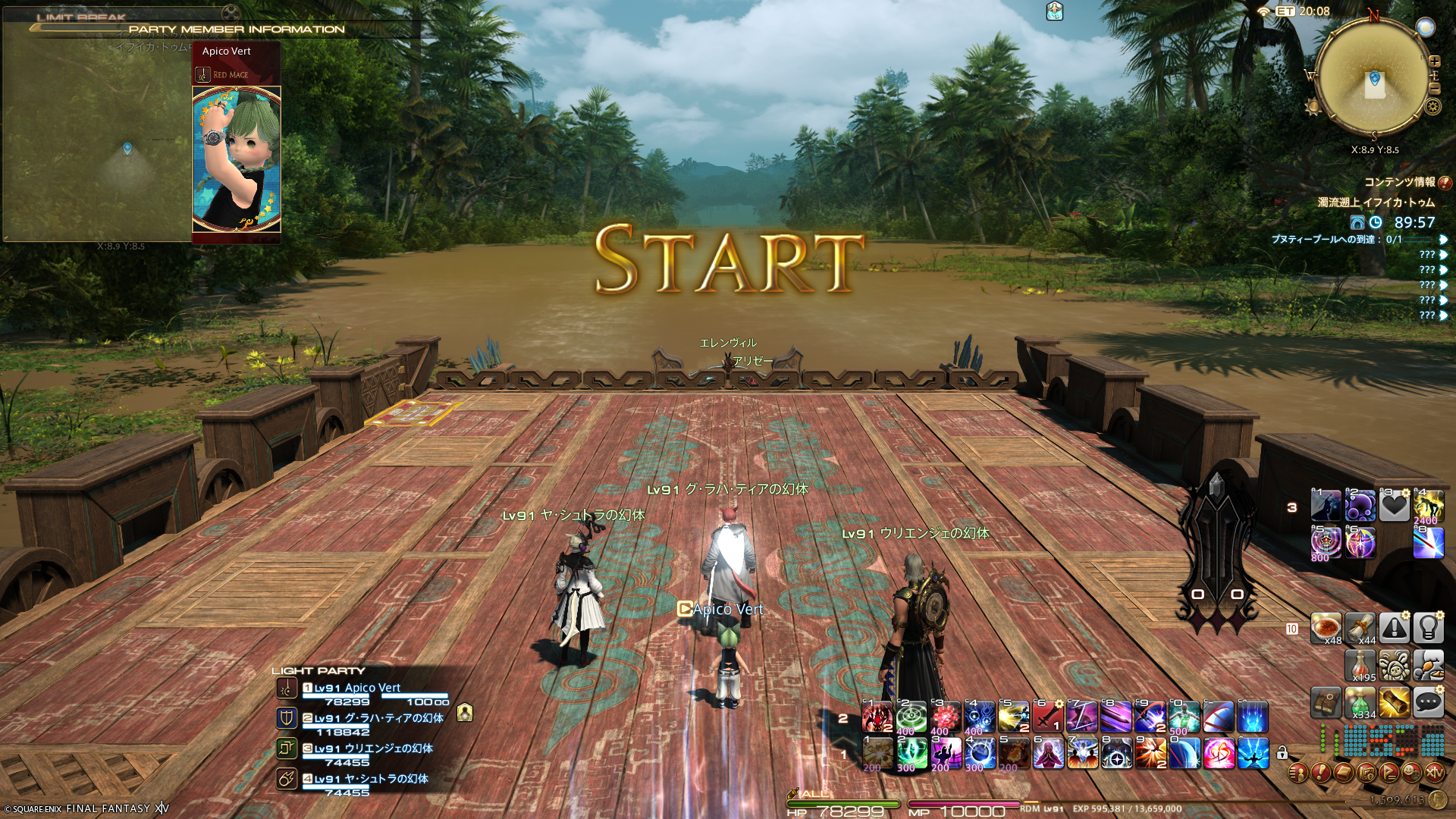The width and height of the screenshot is (1456, 819).
Task: Zoom out the minimap with the minus button
Action: click(1434, 89)
